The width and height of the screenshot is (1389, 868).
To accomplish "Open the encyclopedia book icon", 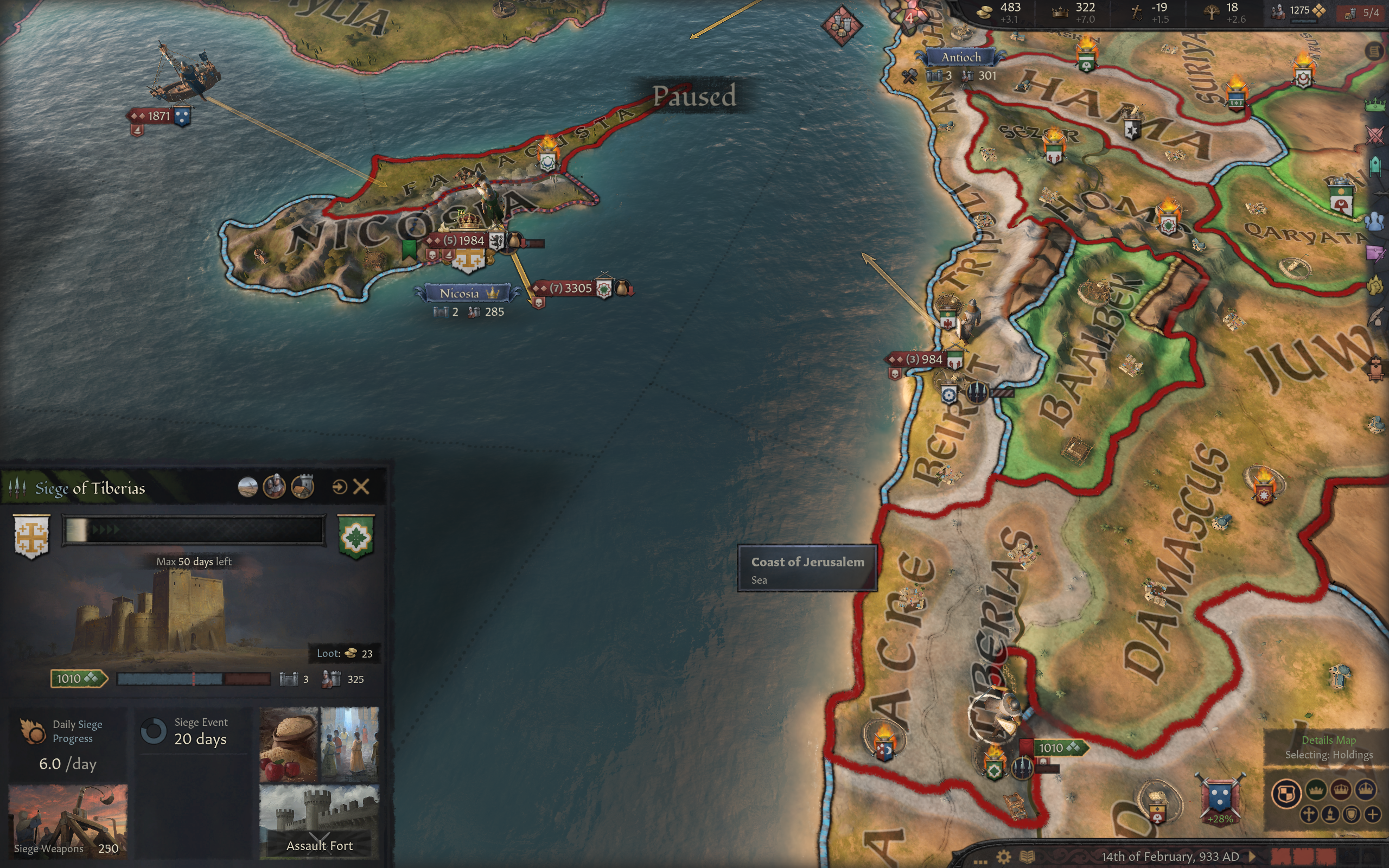I will coord(1027,857).
